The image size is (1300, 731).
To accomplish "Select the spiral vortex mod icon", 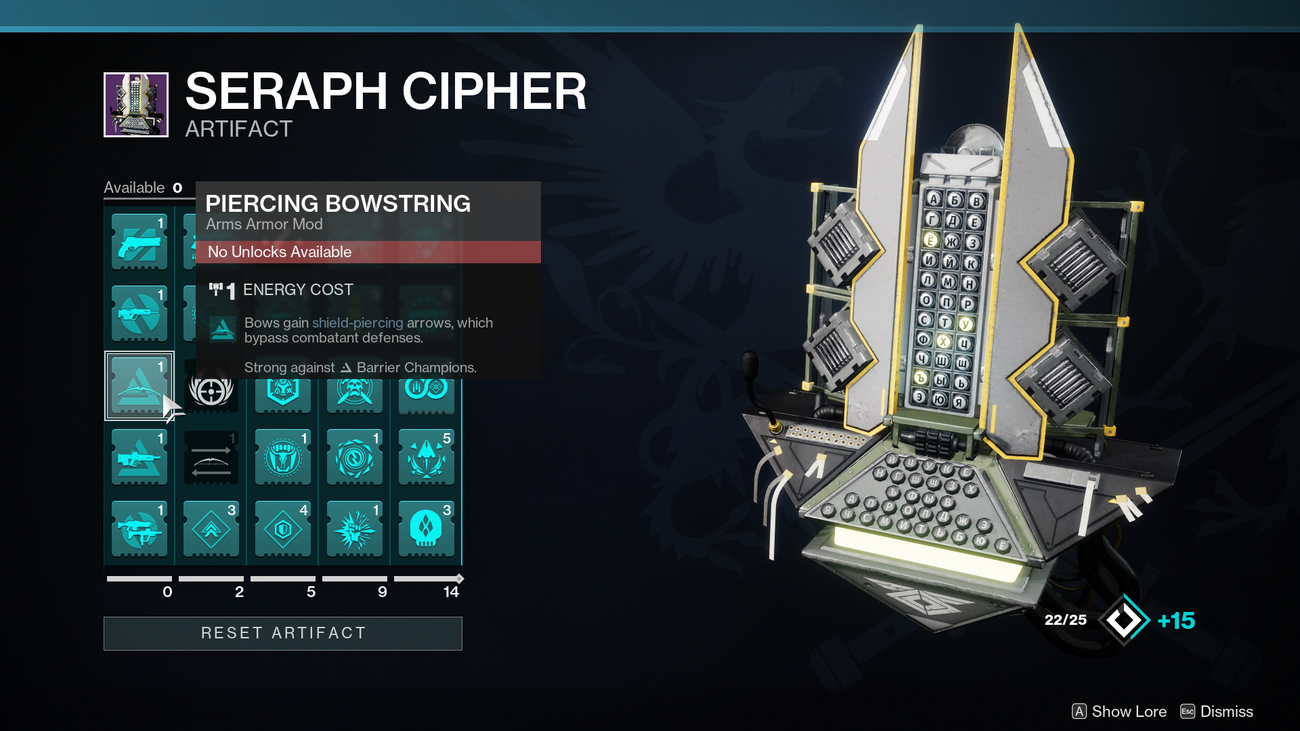I will tap(355, 457).
